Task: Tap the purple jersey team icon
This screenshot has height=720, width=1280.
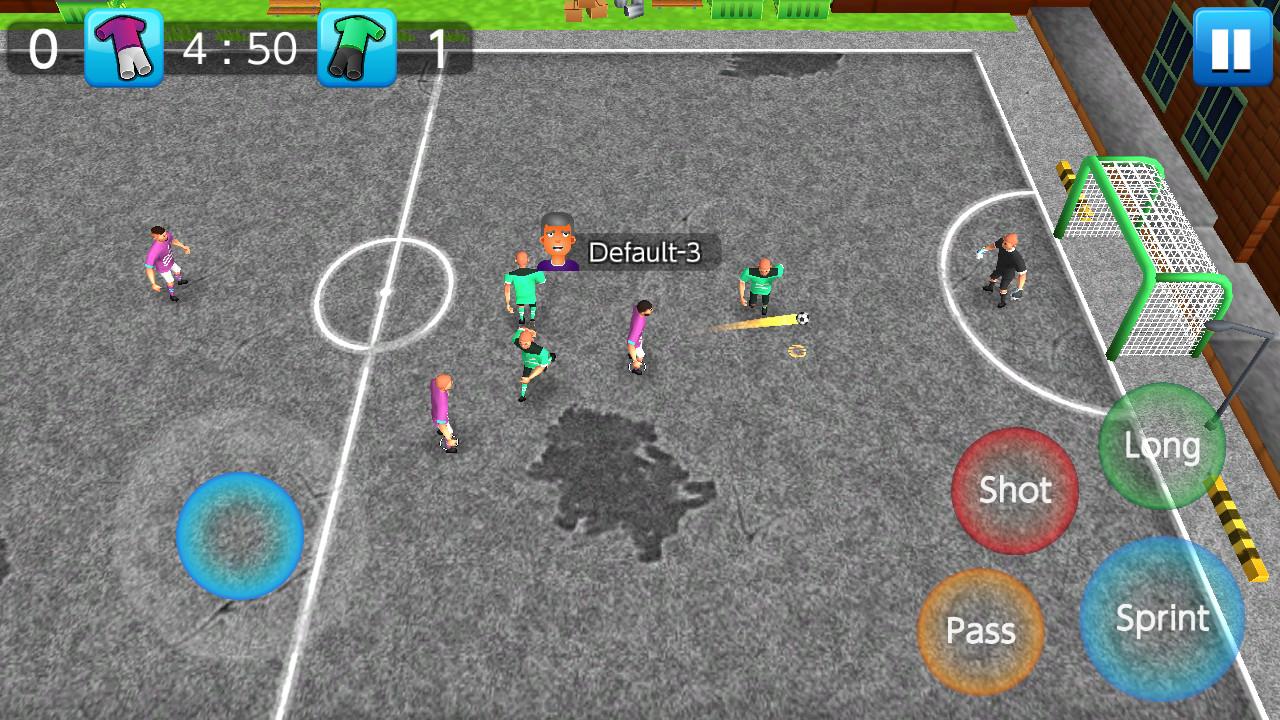Action: click(x=122, y=48)
